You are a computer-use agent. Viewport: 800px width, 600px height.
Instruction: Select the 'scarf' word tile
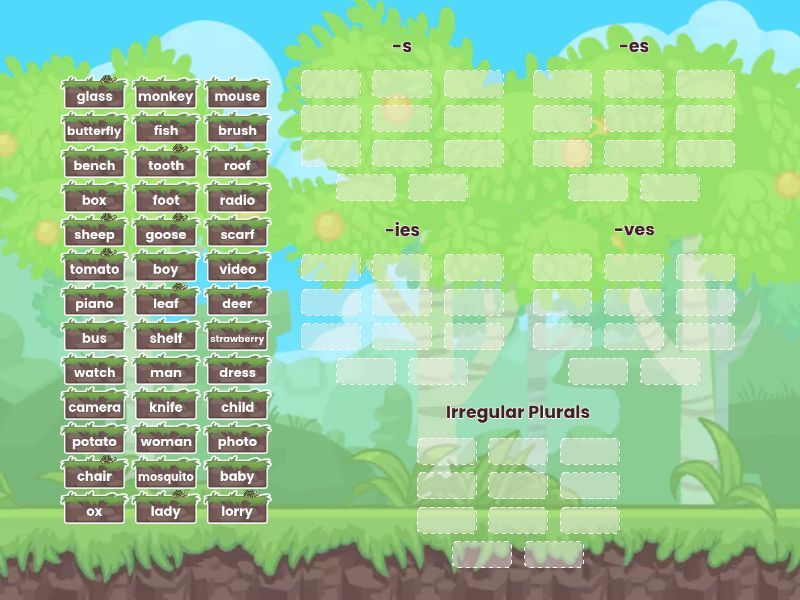coord(237,235)
